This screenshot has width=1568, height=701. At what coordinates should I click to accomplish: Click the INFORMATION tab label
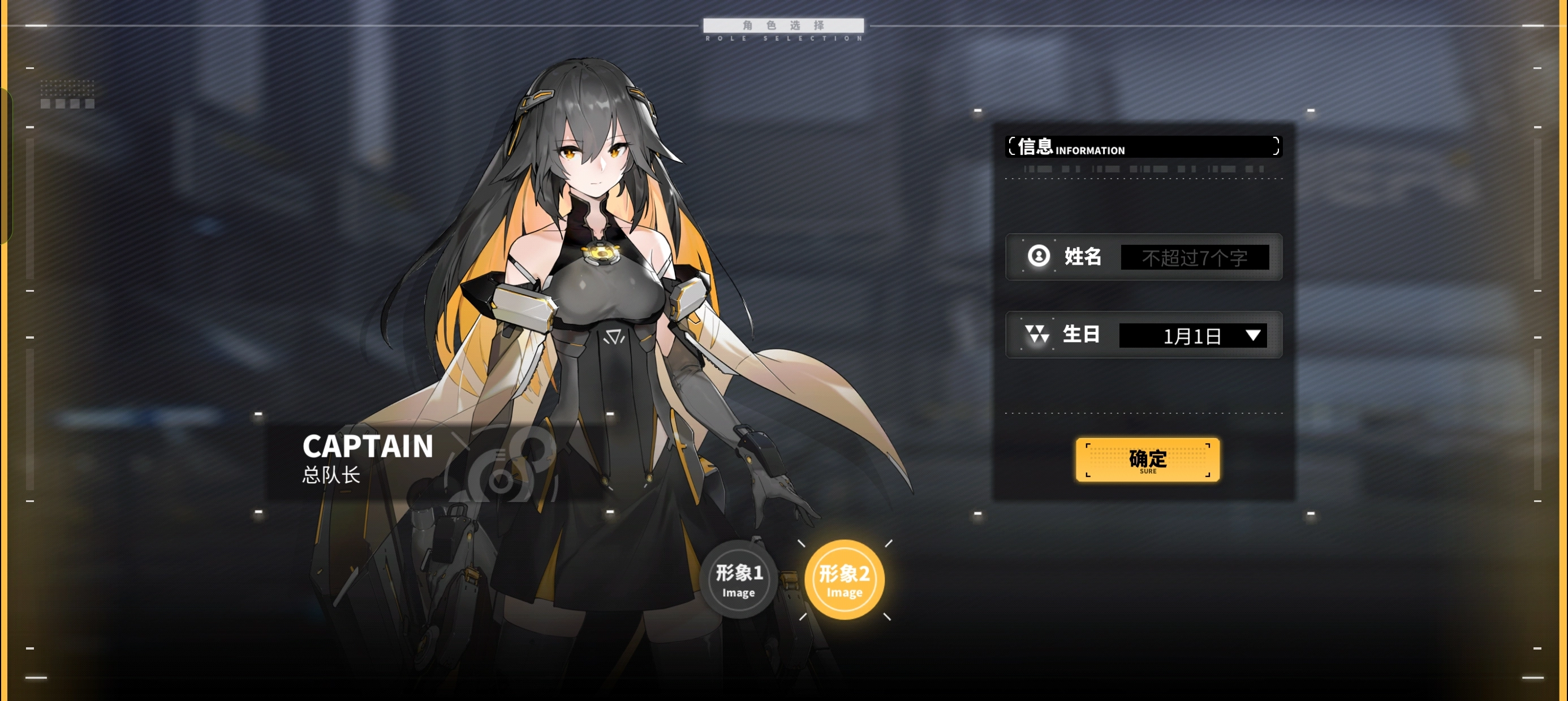coord(1089,150)
